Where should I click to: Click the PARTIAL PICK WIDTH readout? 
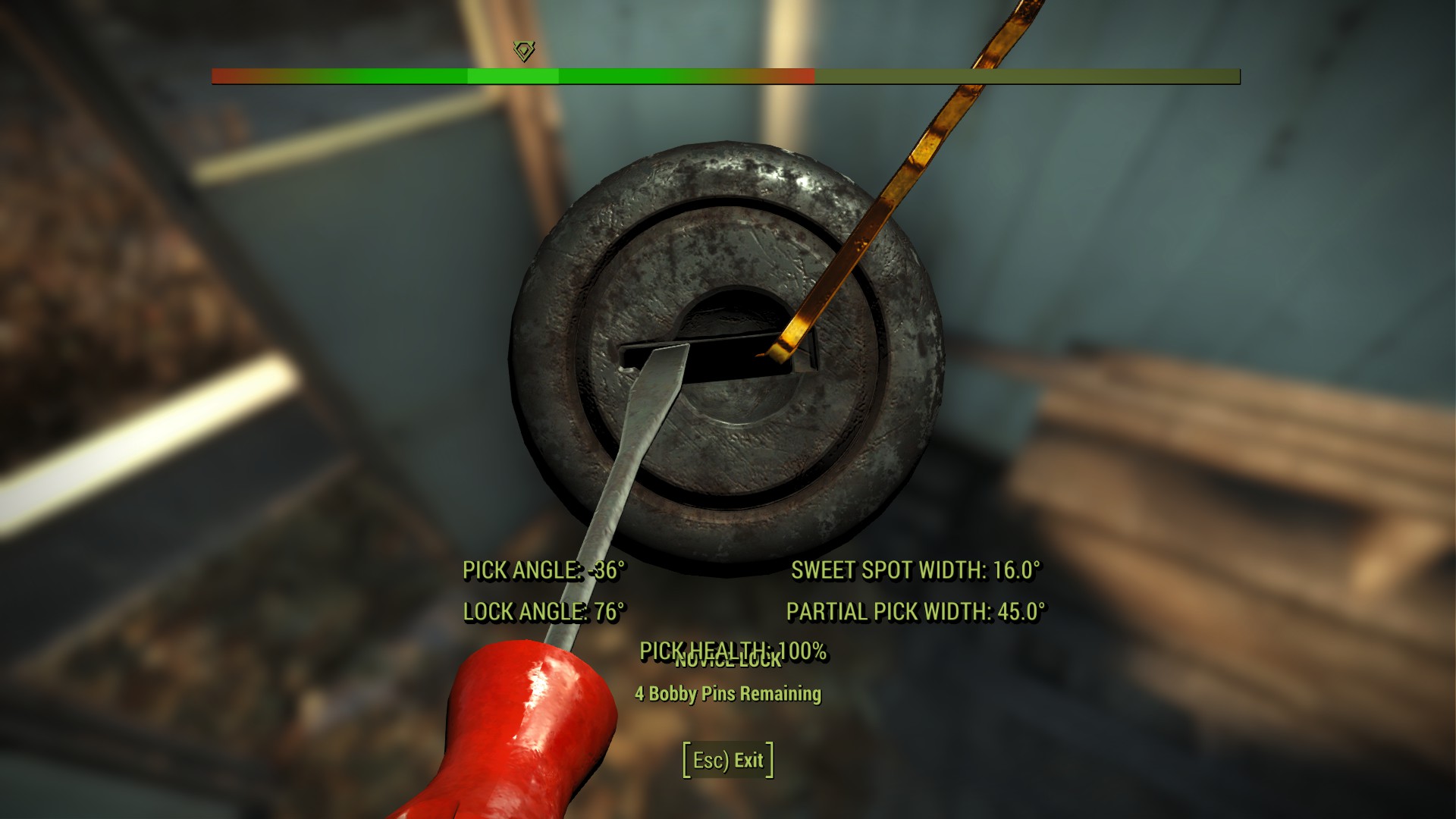point(918,611)
